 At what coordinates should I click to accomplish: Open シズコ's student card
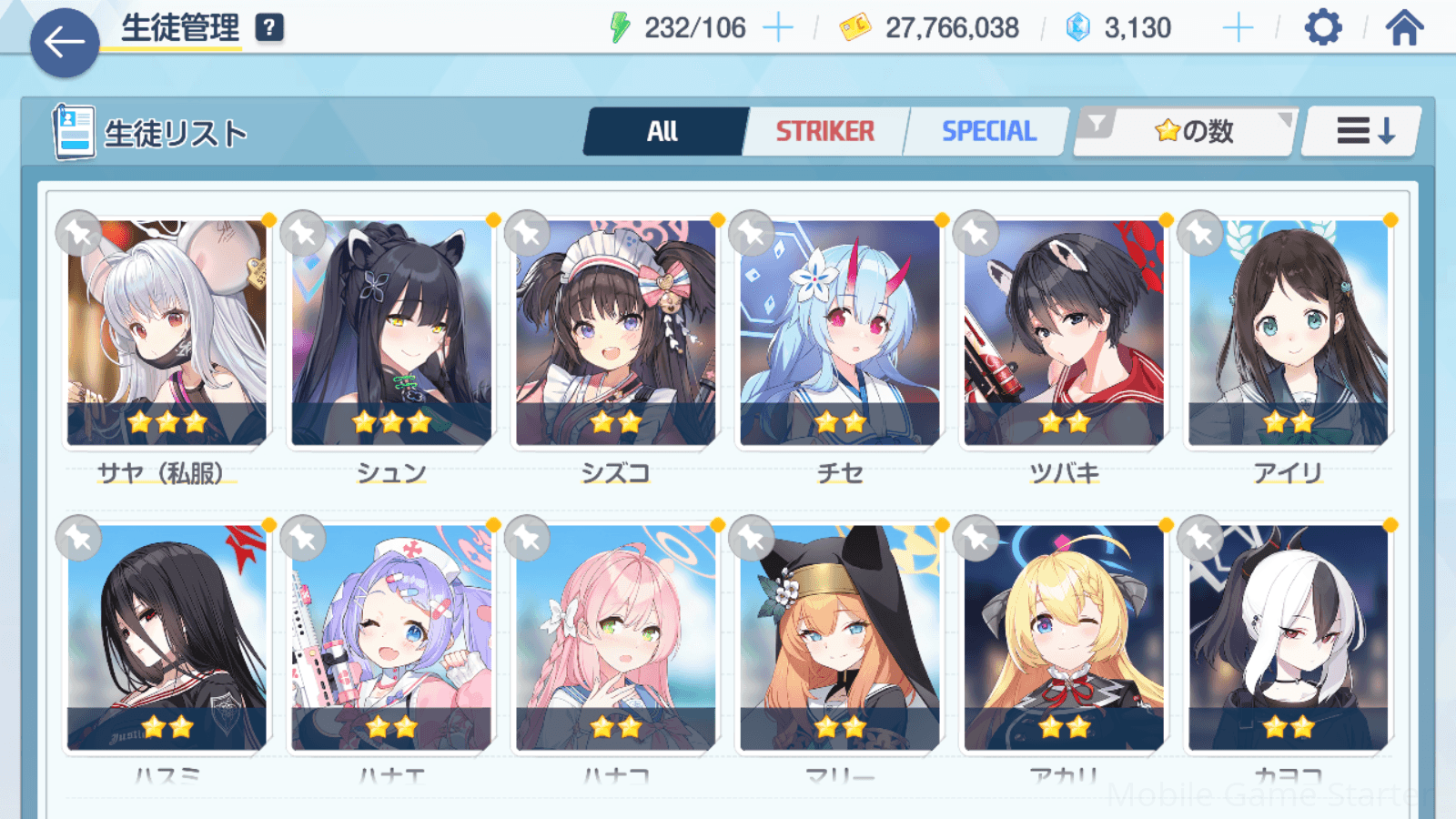coord(615,333)
